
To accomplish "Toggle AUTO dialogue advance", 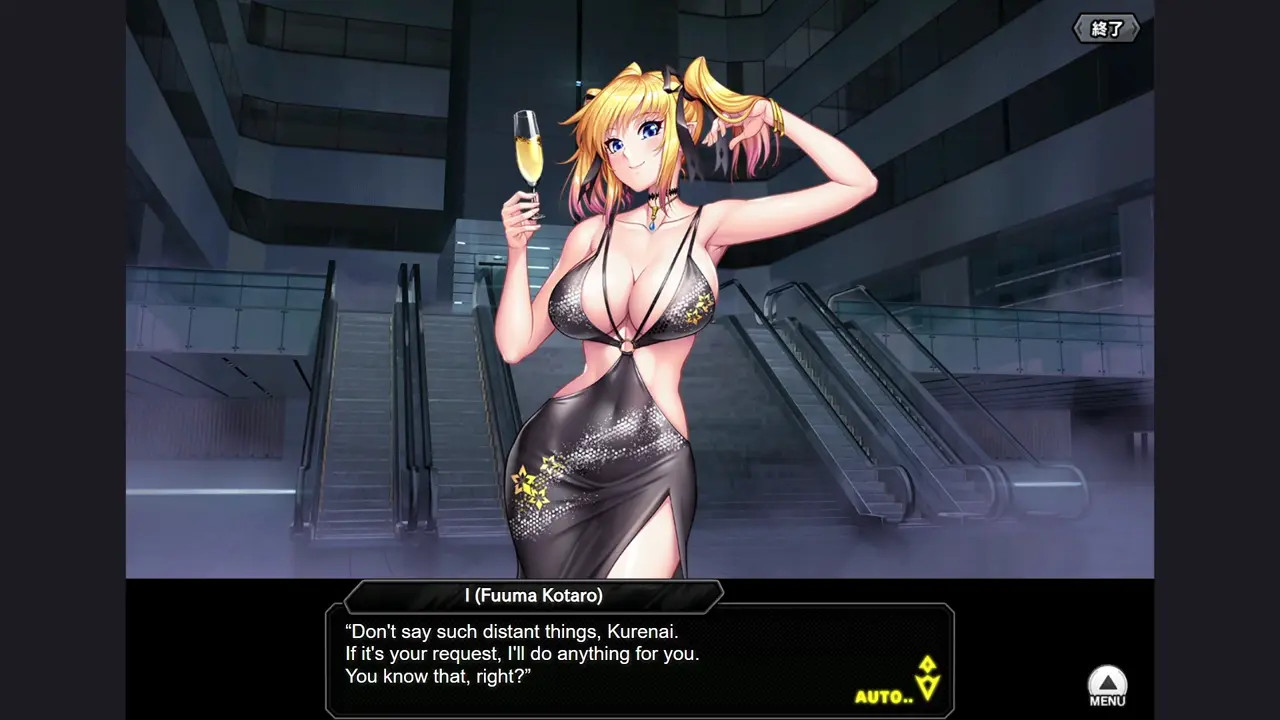I will pyautogui.click(x=884, y=696).
